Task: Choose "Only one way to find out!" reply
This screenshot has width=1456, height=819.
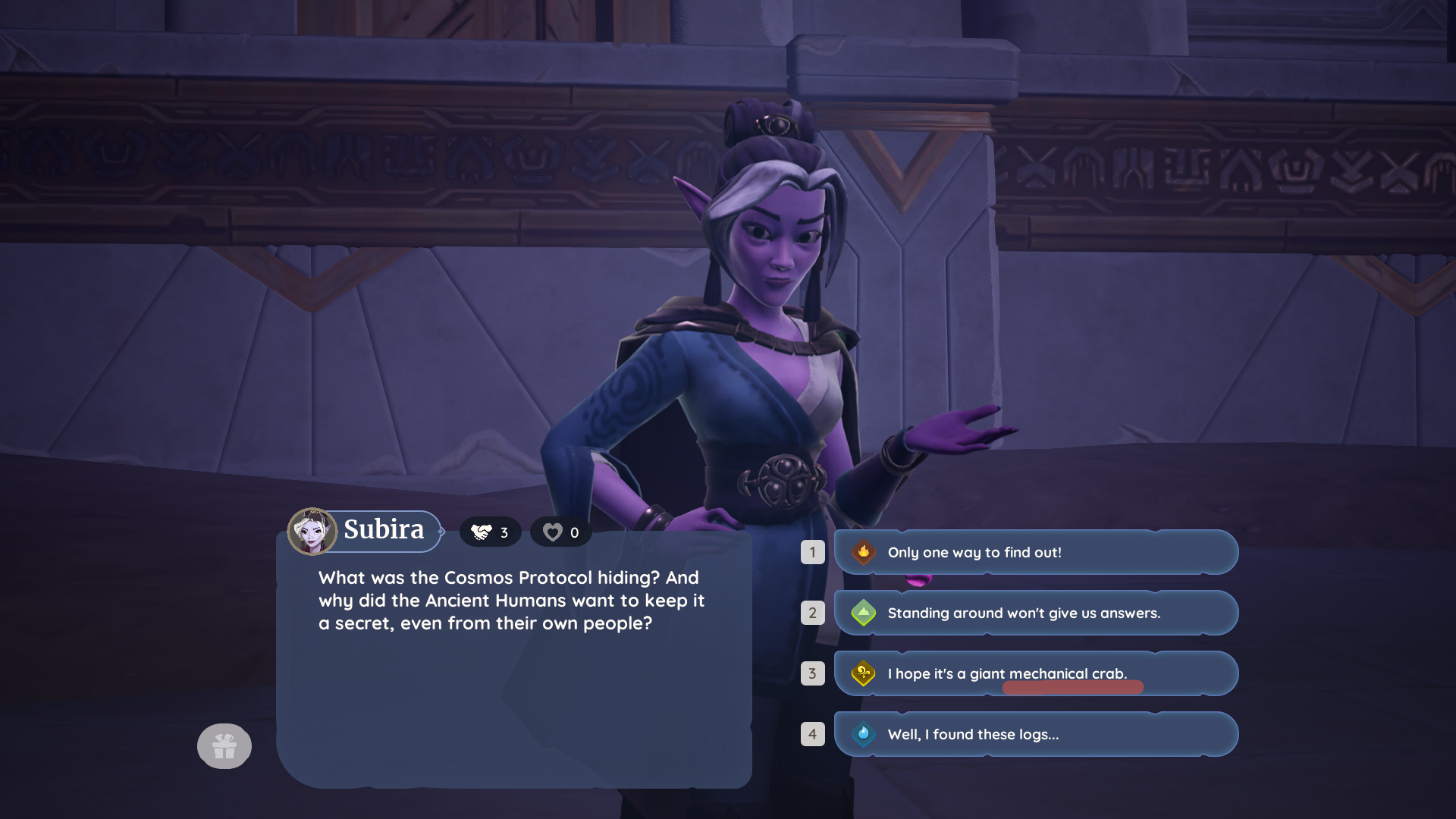Action: [x=1035, y=552]
